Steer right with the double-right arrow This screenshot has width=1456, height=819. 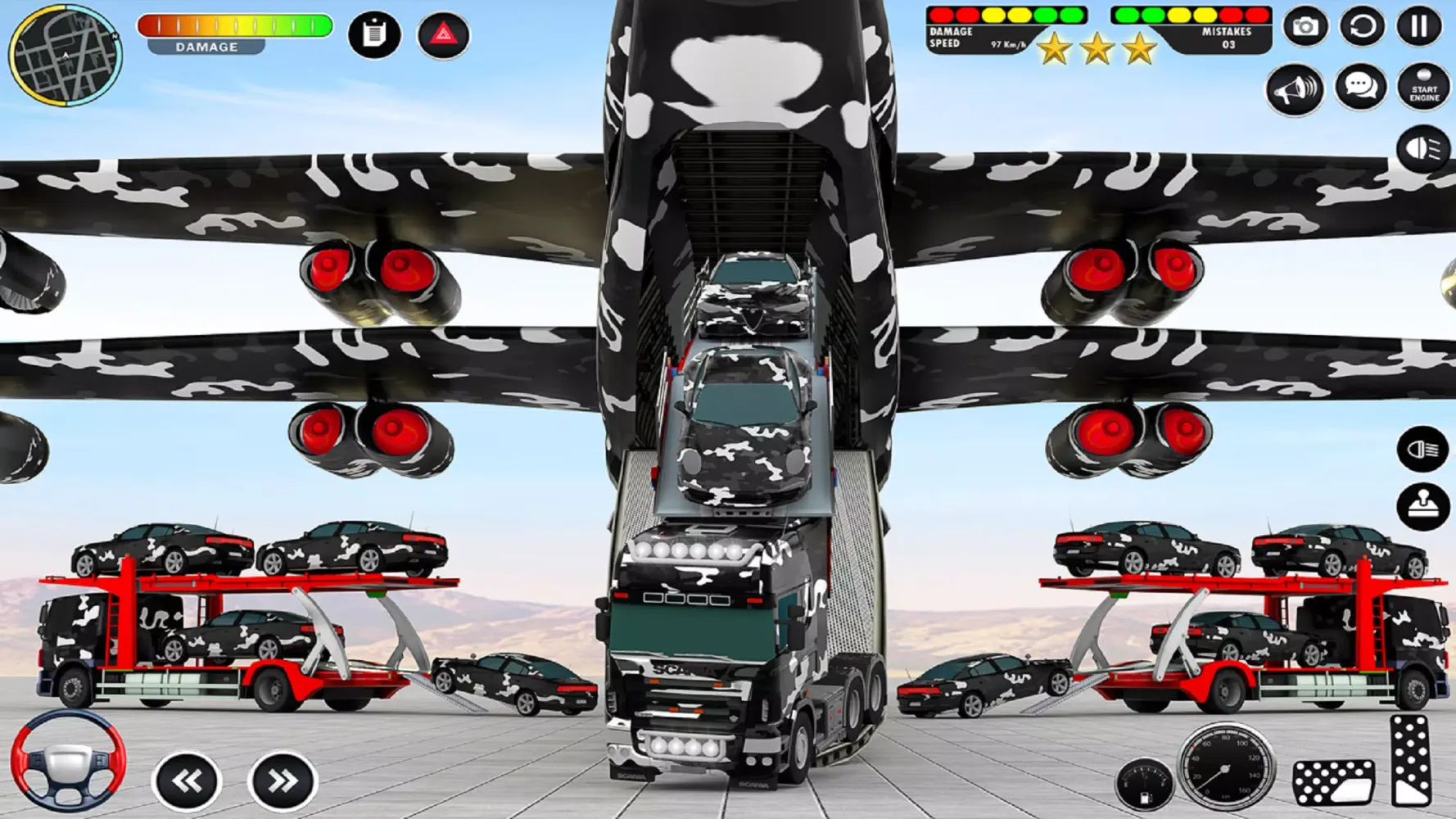tap(282, 781)
